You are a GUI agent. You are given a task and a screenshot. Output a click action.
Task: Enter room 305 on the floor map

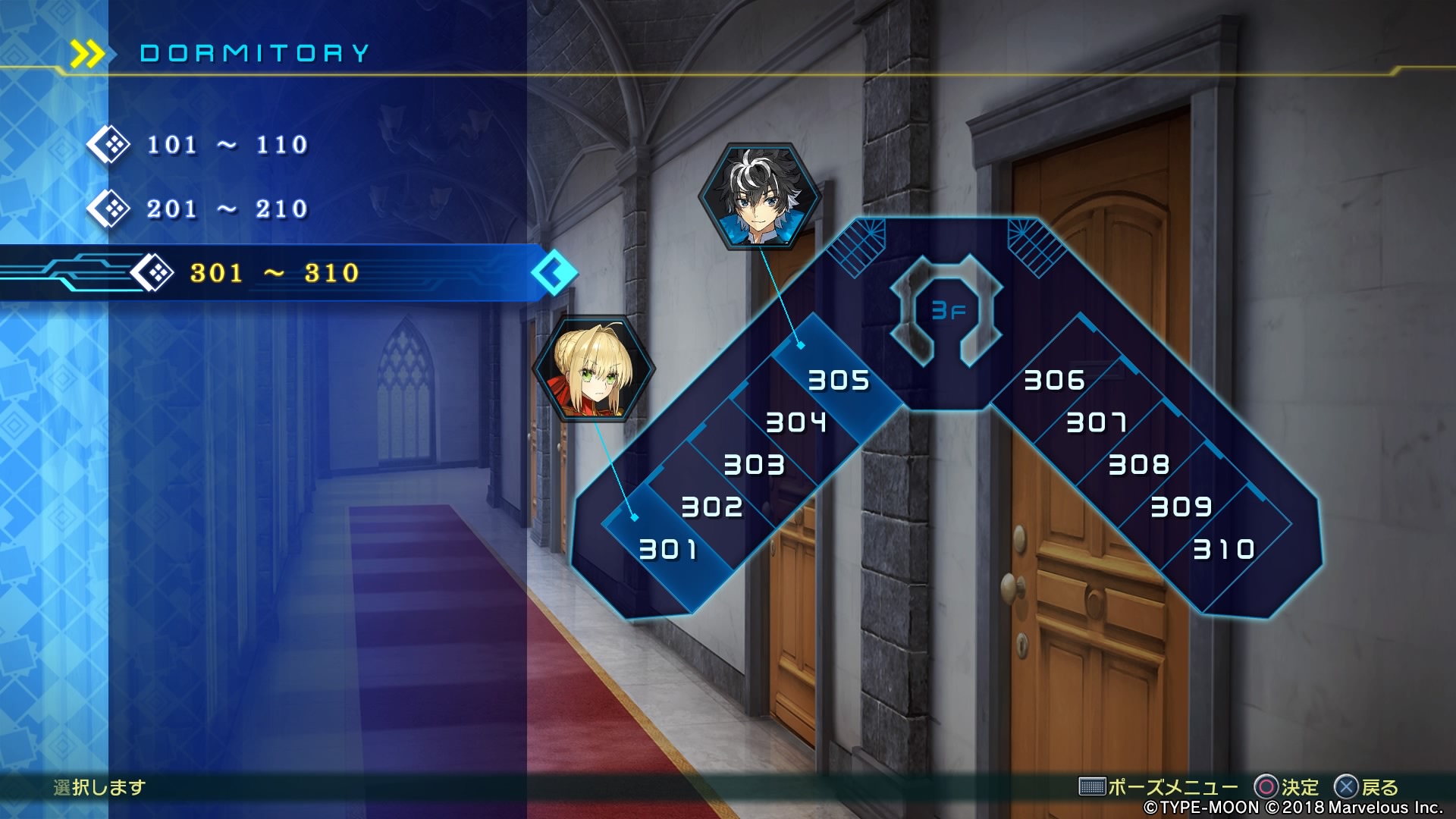pyautogui.click(x=838, y=379)
